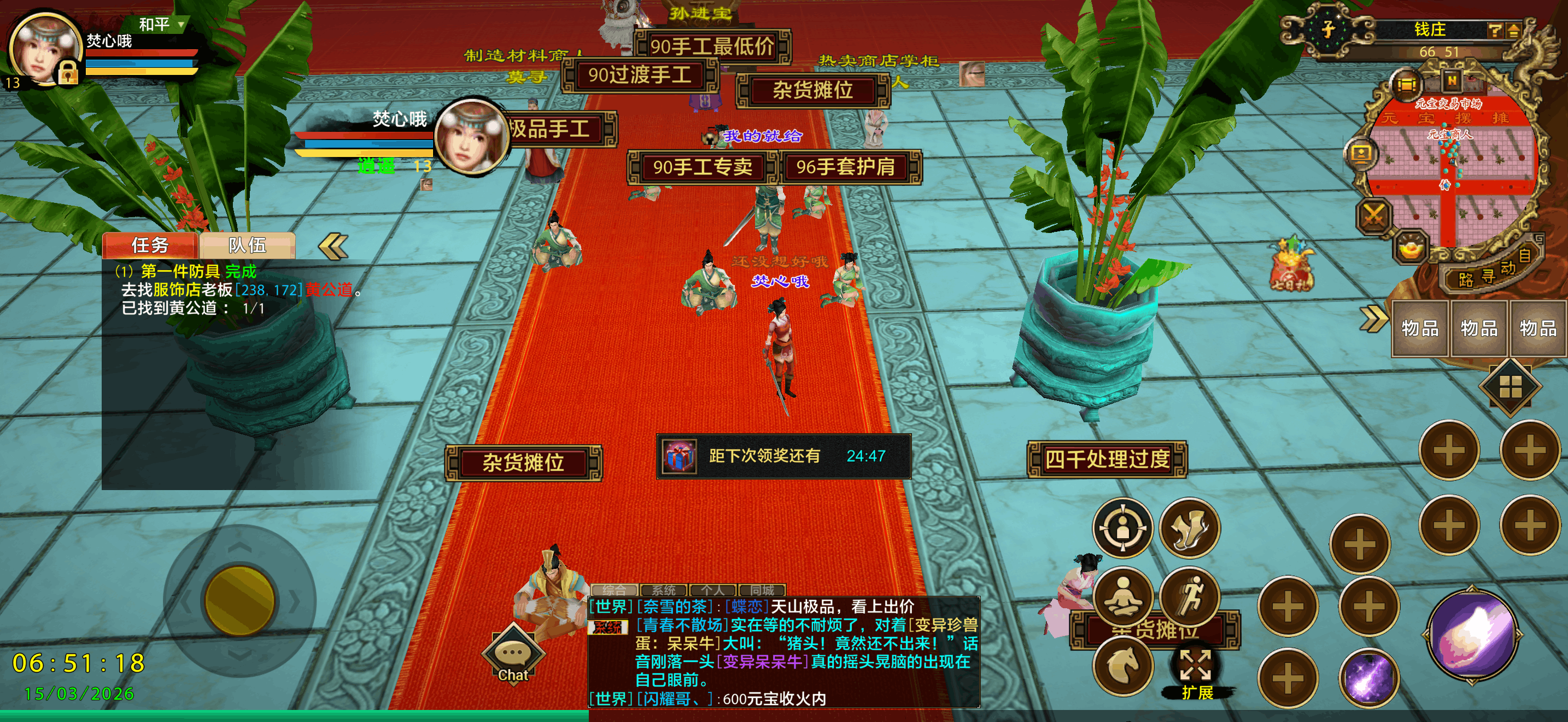
Task: Switch chat to the 系统 tab
Action: point(664,589)
